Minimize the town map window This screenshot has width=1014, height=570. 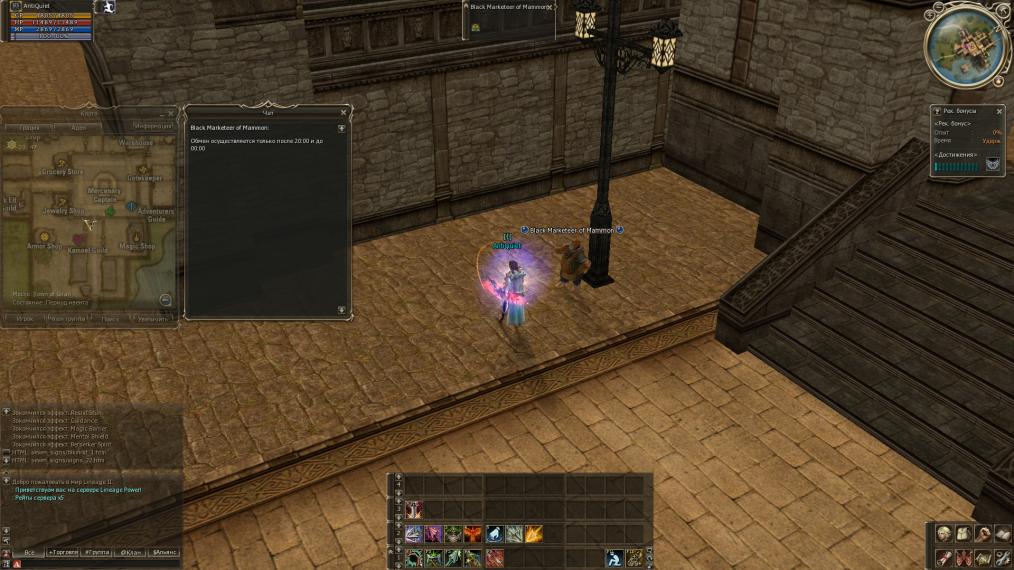tap(162, 114)
